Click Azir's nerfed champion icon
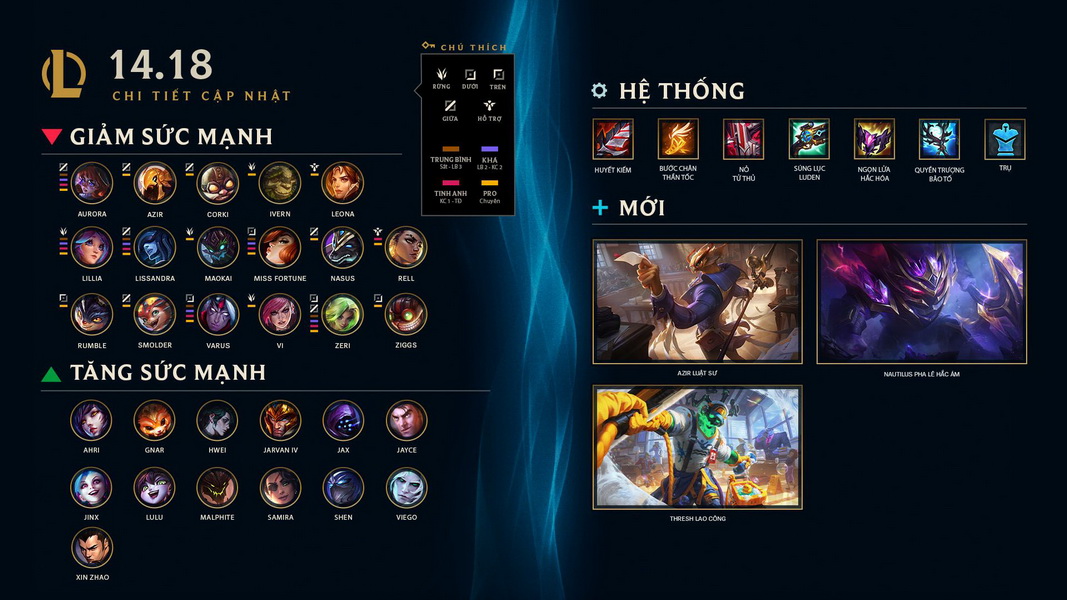1067x600 pixels. coord(155,183)
